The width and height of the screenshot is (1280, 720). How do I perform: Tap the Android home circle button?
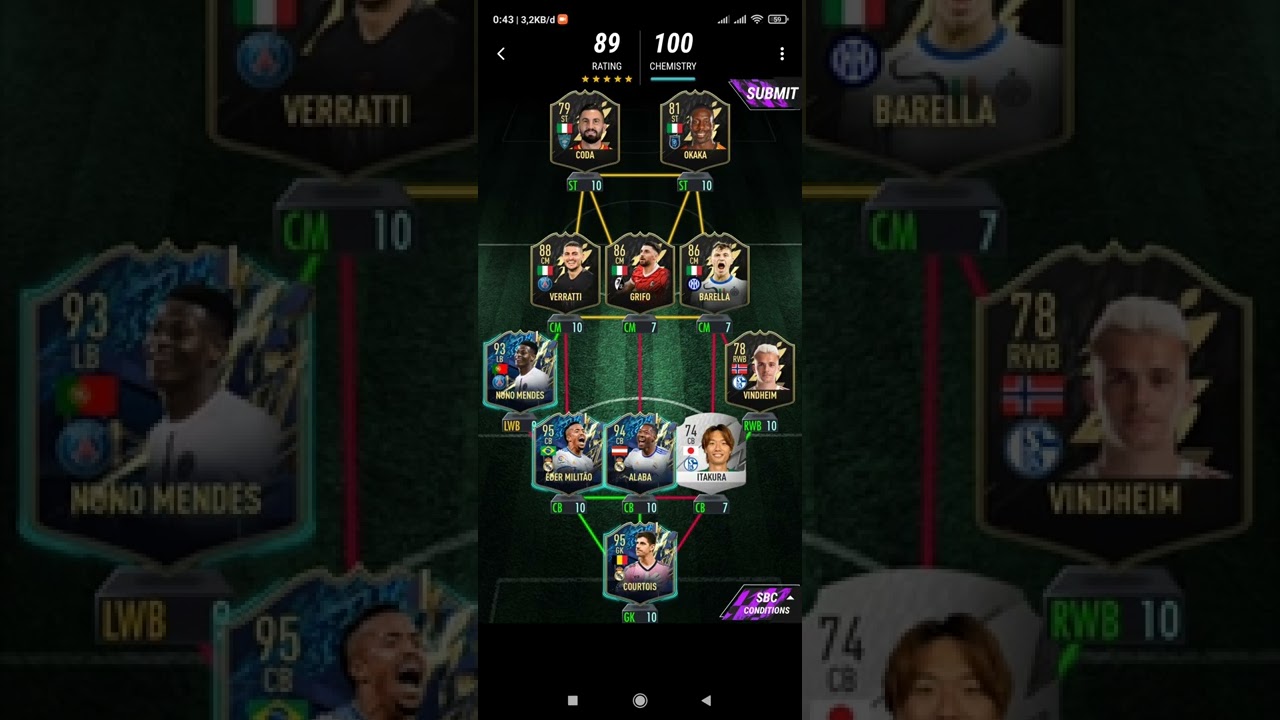[x=640, y=701]
